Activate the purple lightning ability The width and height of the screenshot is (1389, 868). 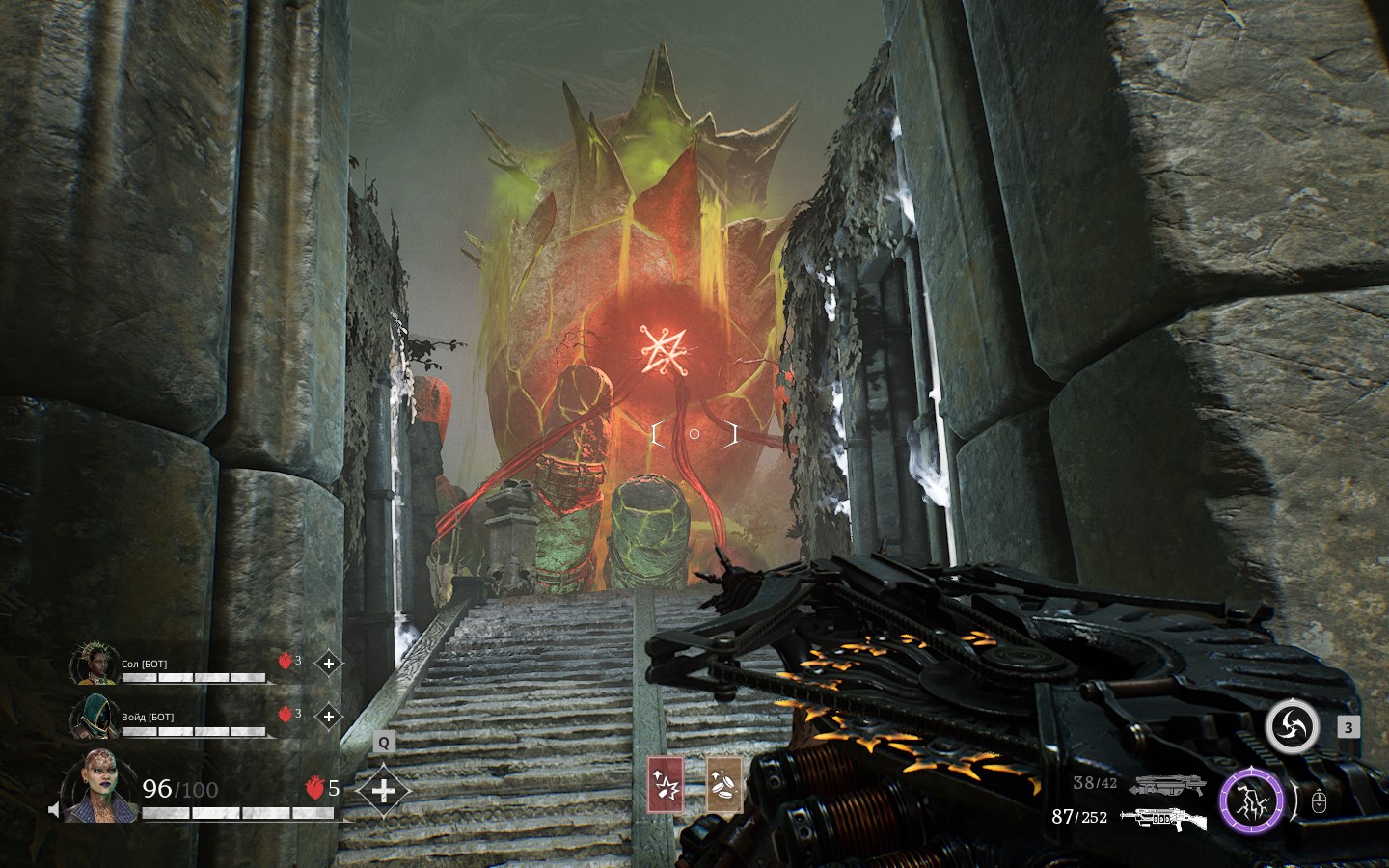(x=1251, y=800)
